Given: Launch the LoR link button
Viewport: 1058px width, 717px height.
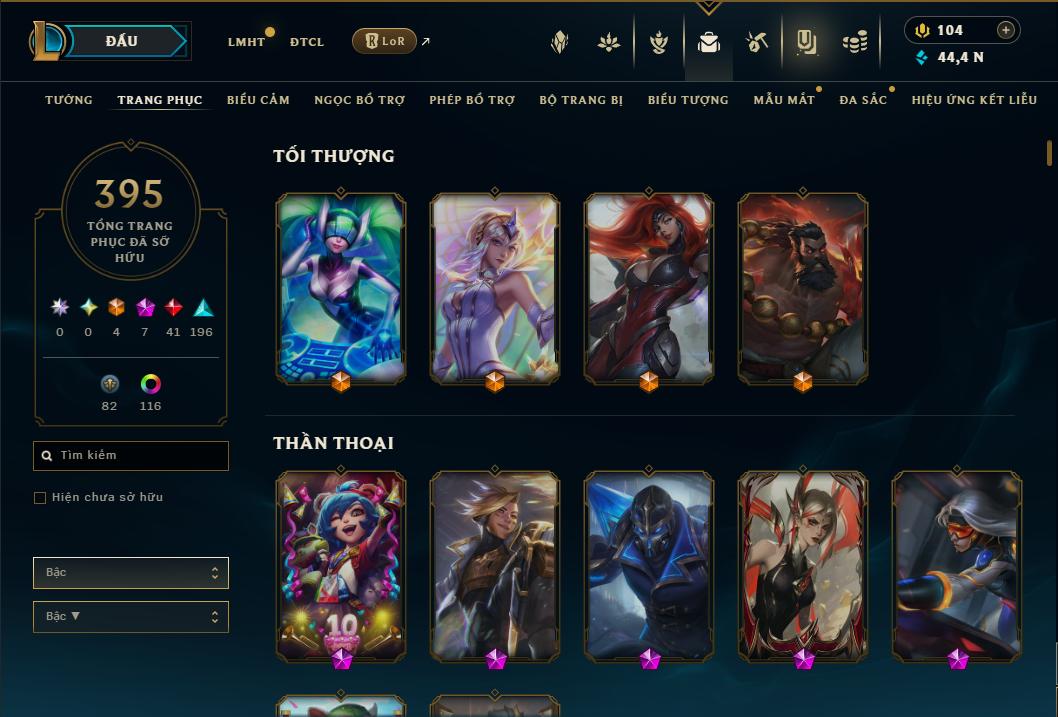Looking at the screenshot, I should pyautogui.click(x=385, y=41).
